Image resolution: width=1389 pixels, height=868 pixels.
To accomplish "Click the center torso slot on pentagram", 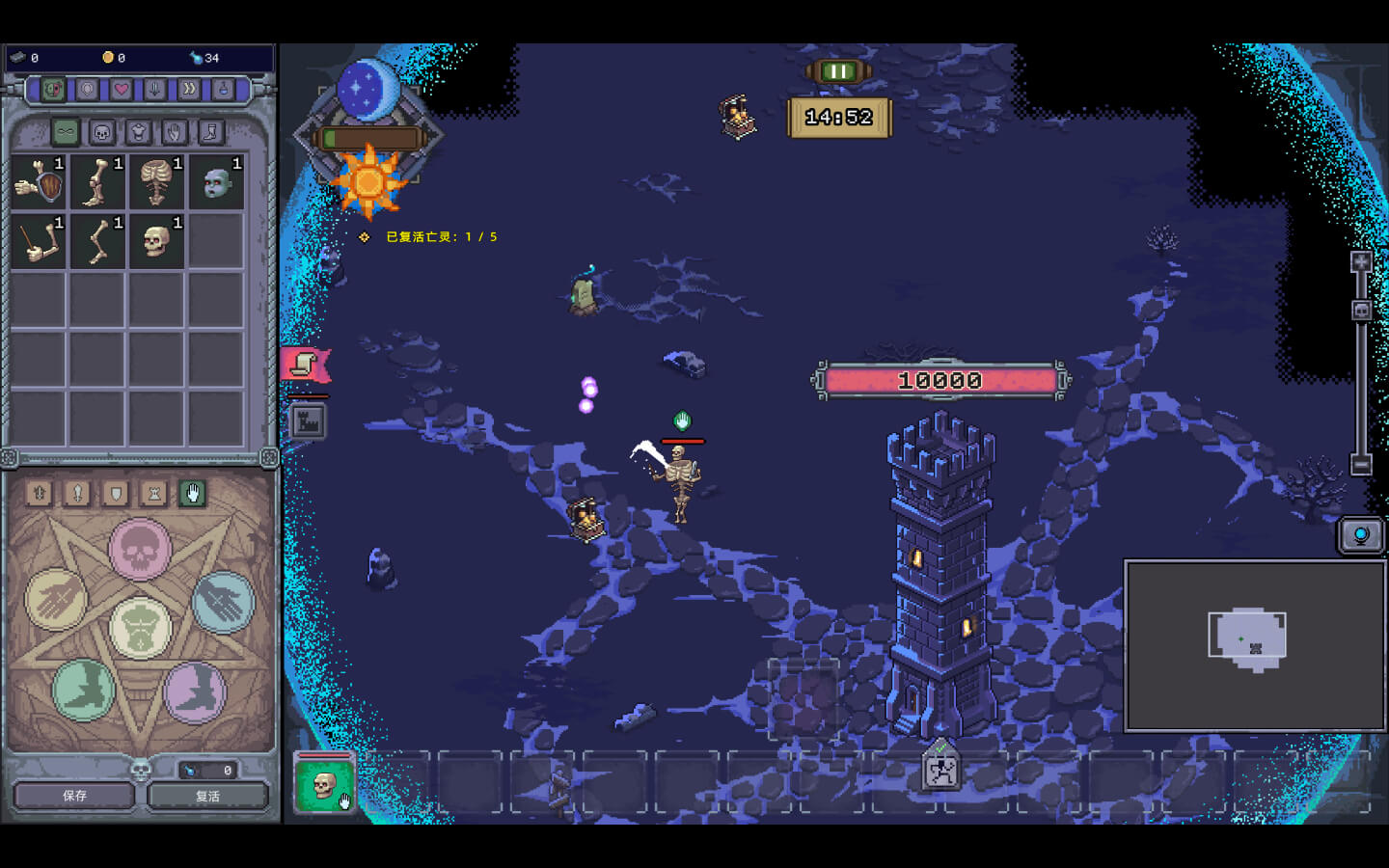I will (x=141, y=627).
